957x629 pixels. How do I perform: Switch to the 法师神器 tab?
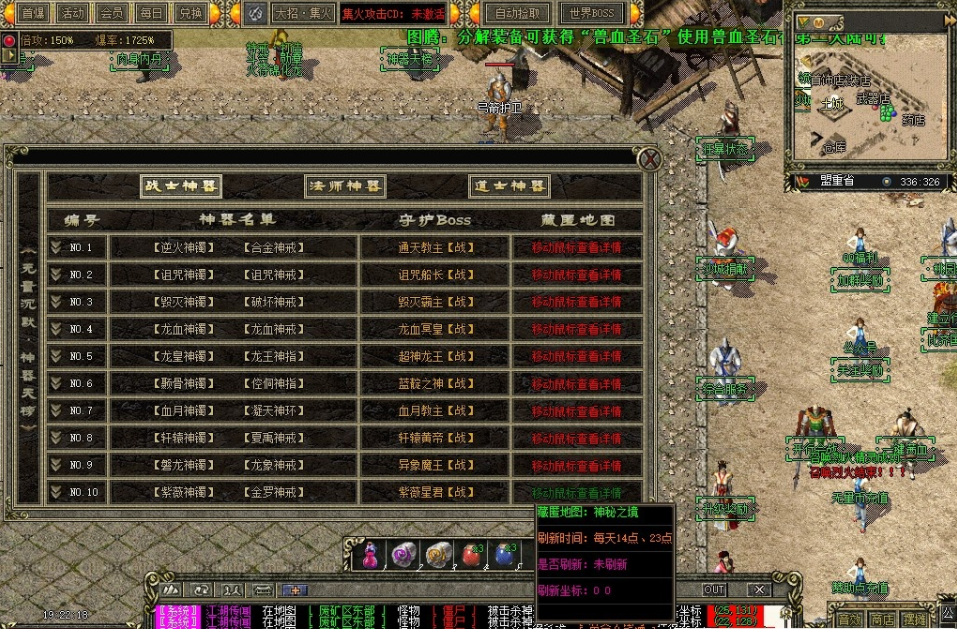tap(345, 187)
